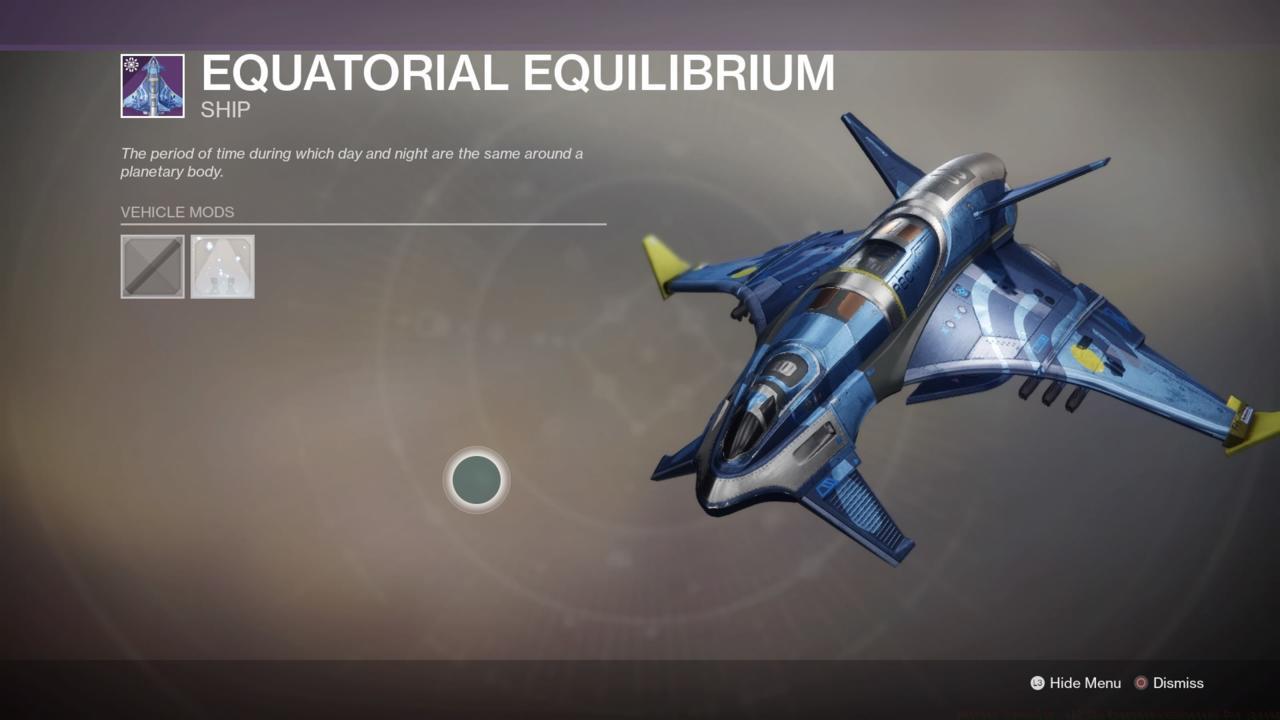Screen dimensions: 1280x720
Task: Click the teal circular node indicator
Action: 477,480
